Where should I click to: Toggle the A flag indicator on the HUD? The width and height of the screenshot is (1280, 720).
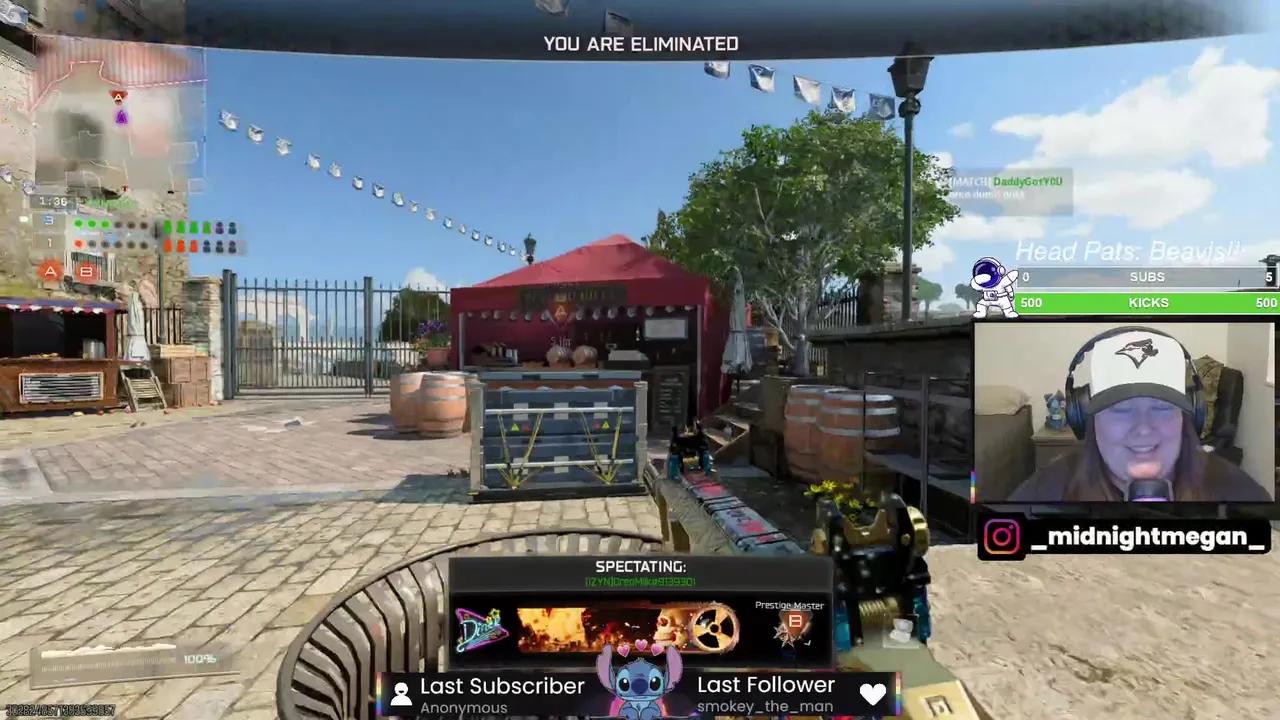click(x=50, y=271)
